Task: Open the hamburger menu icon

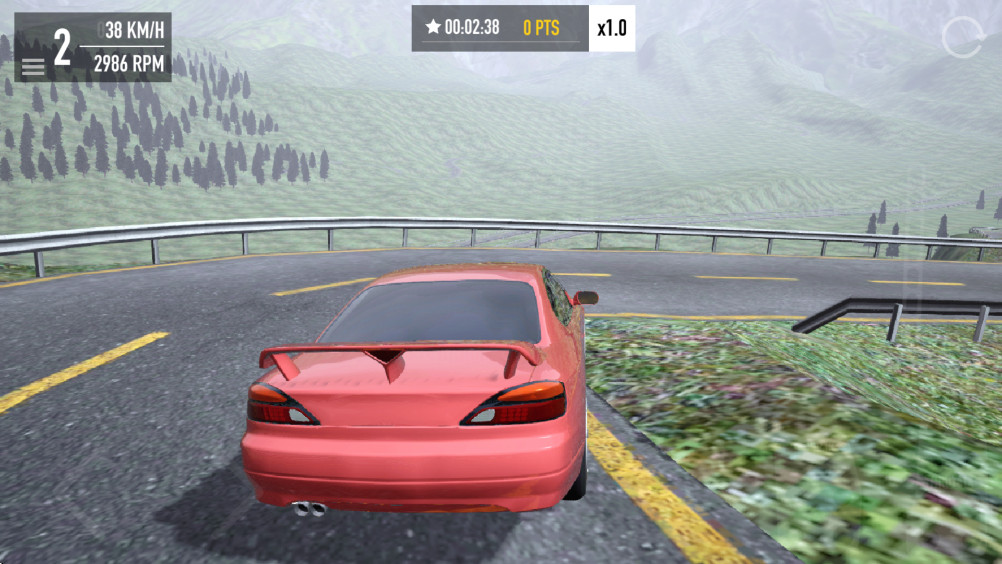Action: (33, 67)
